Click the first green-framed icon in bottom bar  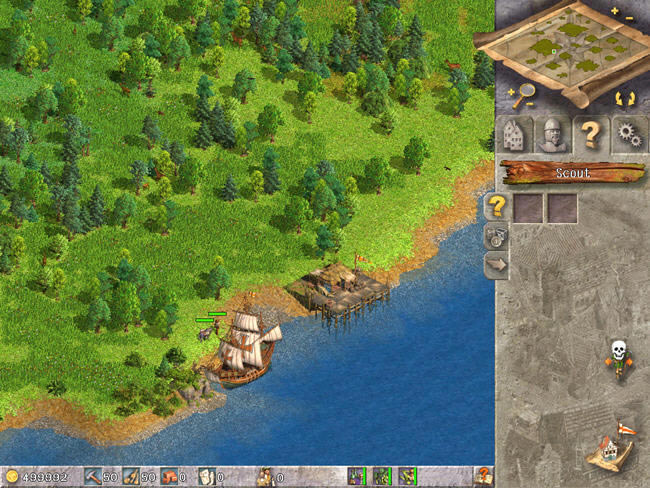tap(356, 476)
